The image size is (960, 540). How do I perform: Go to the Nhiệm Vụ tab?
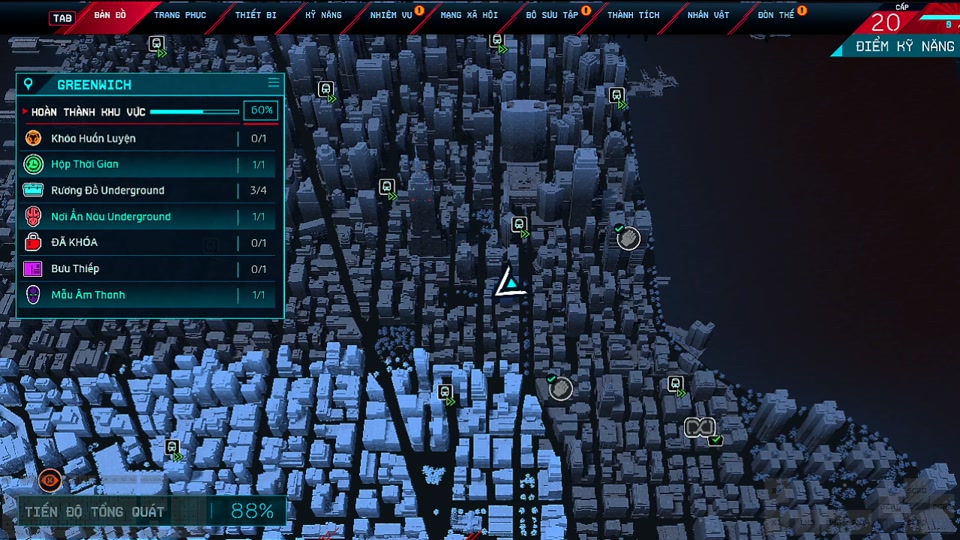[x=391, y=16]
